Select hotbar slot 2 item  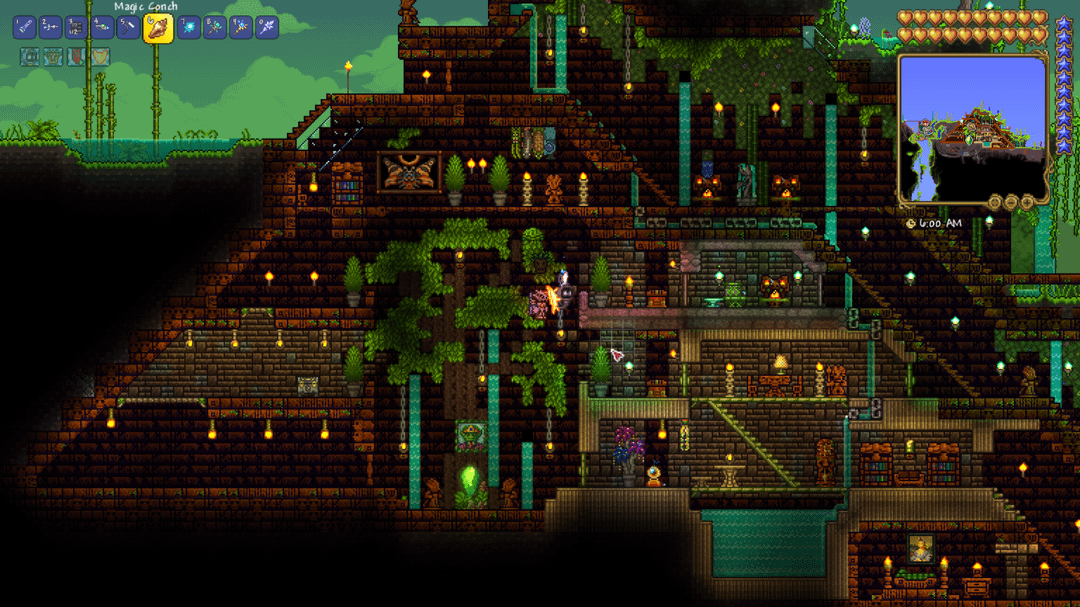click(x=50, y=28)
